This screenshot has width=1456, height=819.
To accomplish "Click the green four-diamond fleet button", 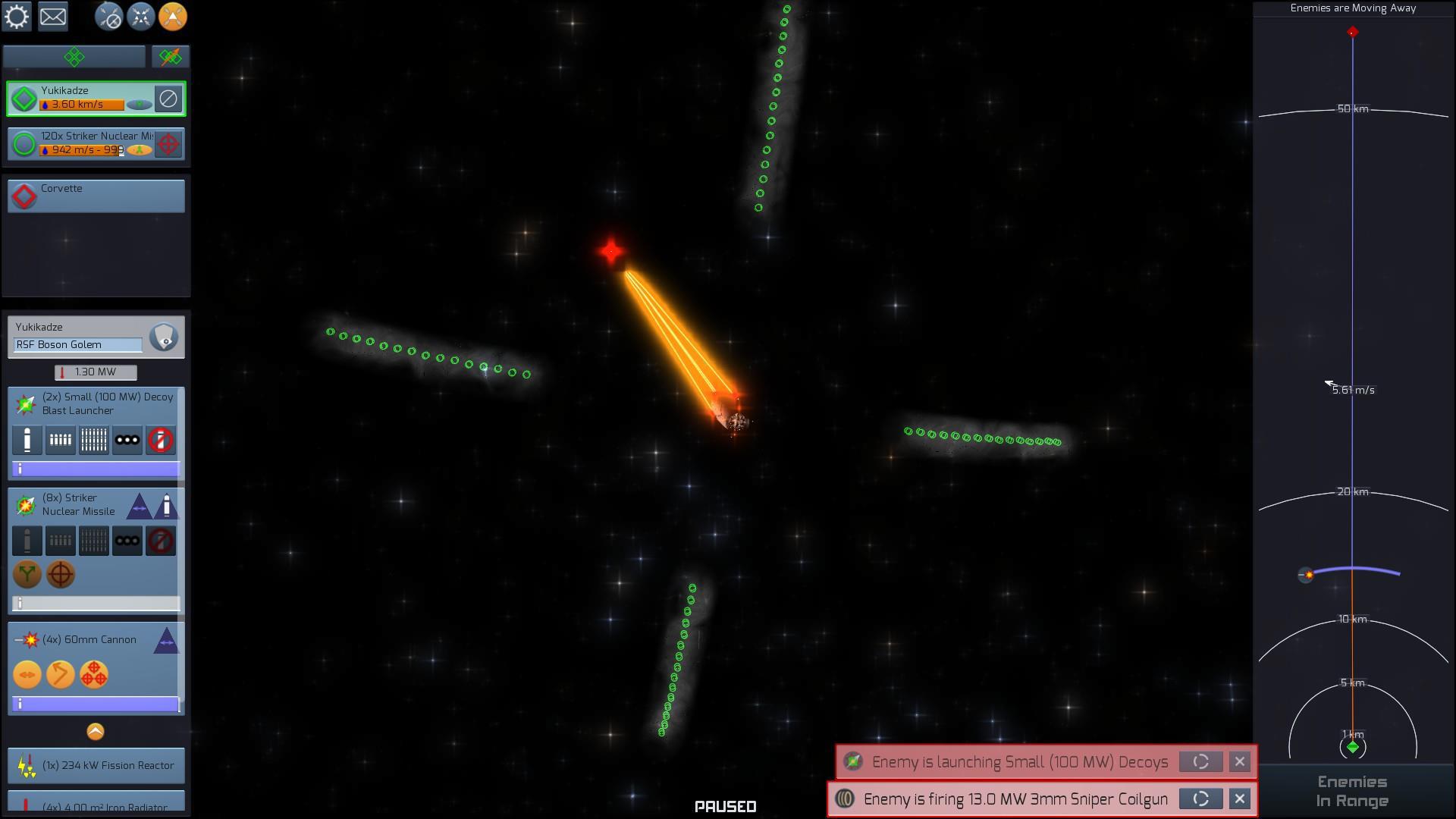I will coord(74,57).
